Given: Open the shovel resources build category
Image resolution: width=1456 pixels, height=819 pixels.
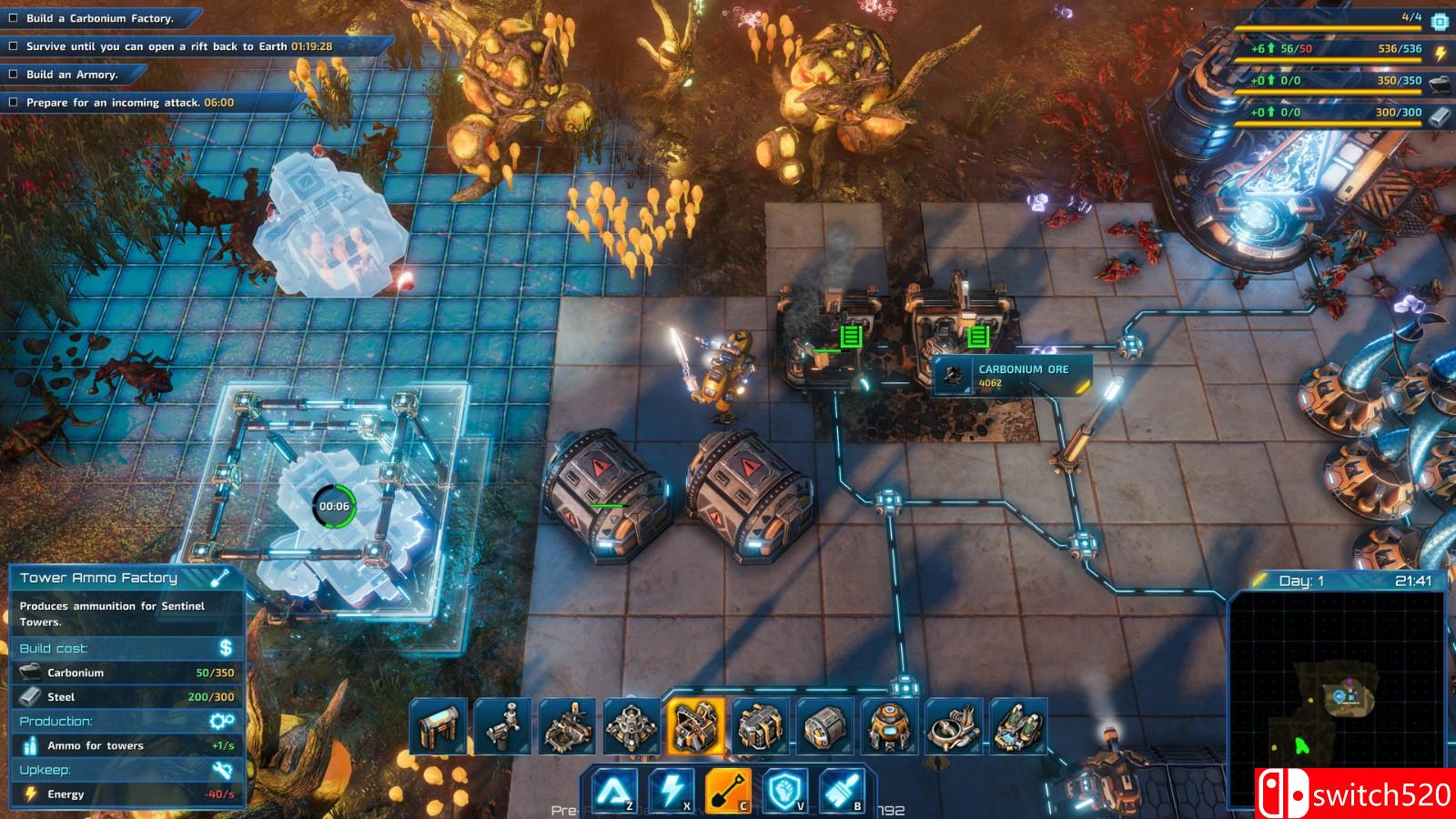Looking at the screenshot, I should [x=727, y=790].
